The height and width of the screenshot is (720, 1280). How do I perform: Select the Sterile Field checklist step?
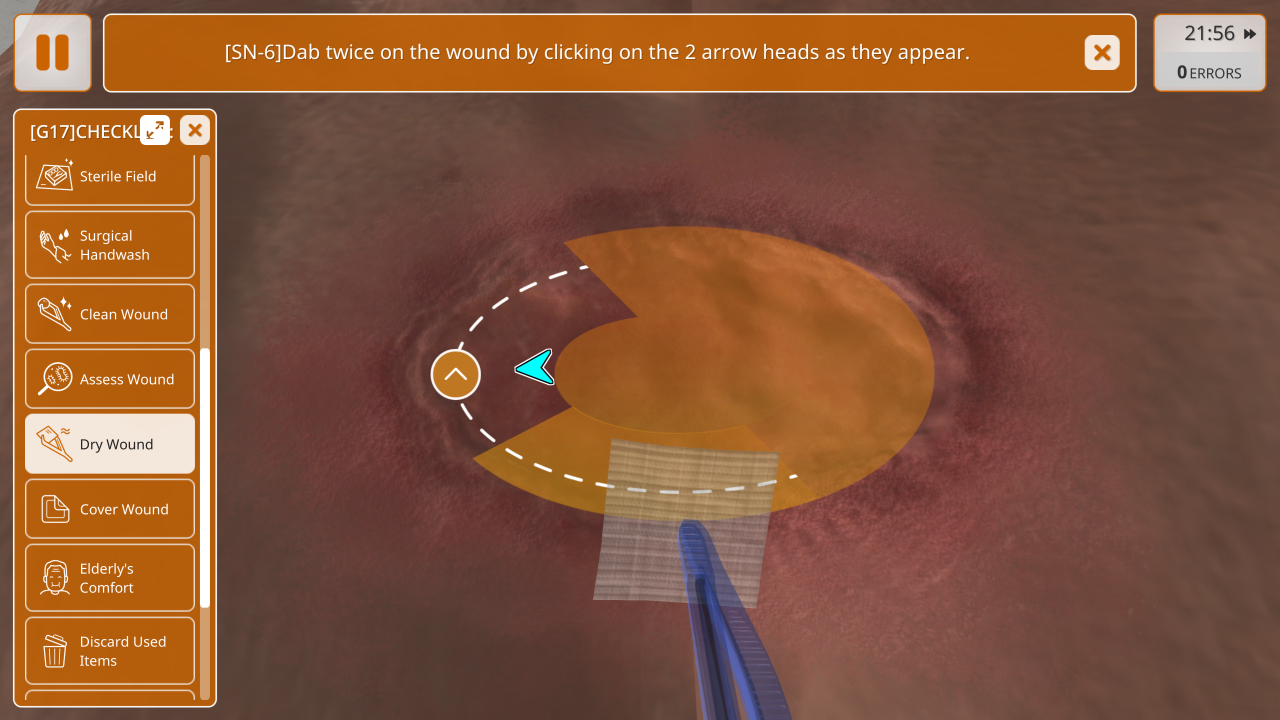pyautogui.click(x=110, y=177)
